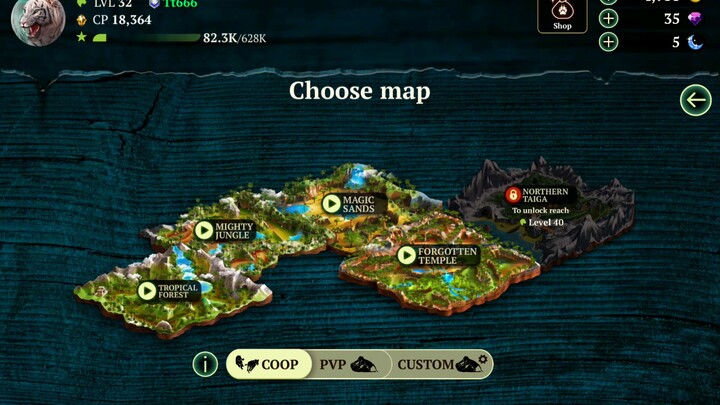Switch to the PVP mode tab
Screen dimensions: 720x405
coord(346,364)
